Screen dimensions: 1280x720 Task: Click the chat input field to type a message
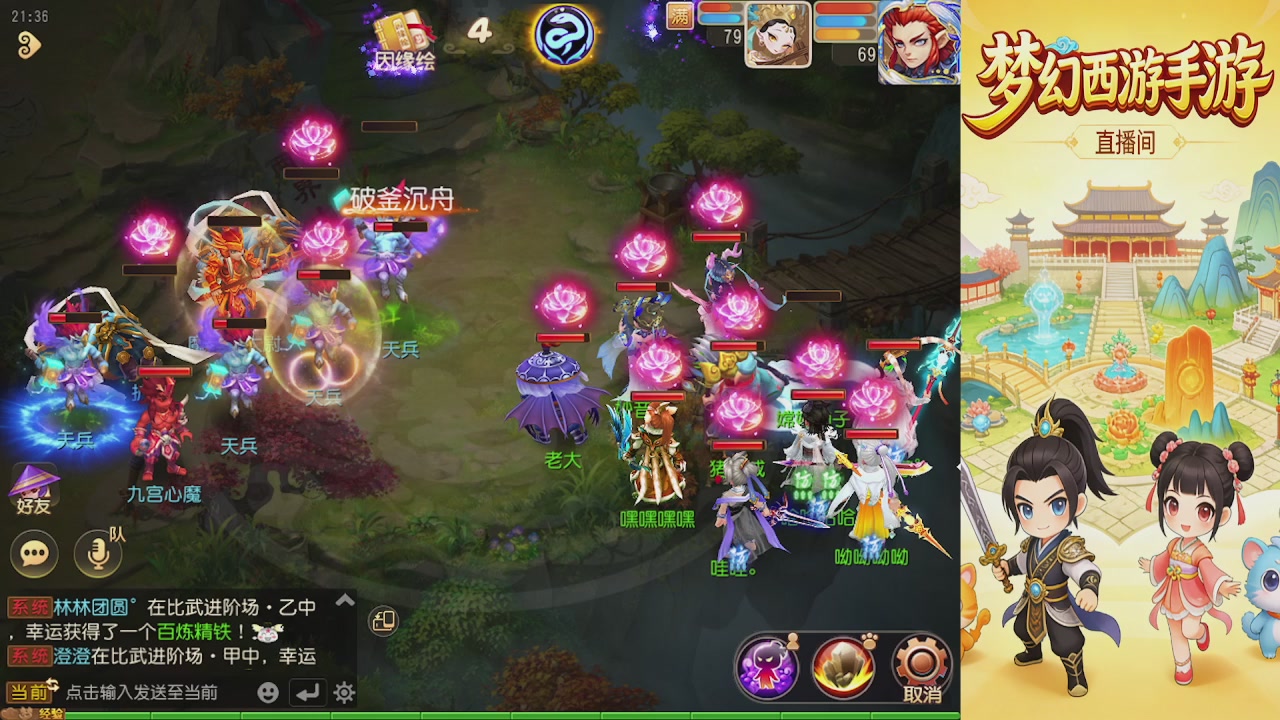coord(140,692)
